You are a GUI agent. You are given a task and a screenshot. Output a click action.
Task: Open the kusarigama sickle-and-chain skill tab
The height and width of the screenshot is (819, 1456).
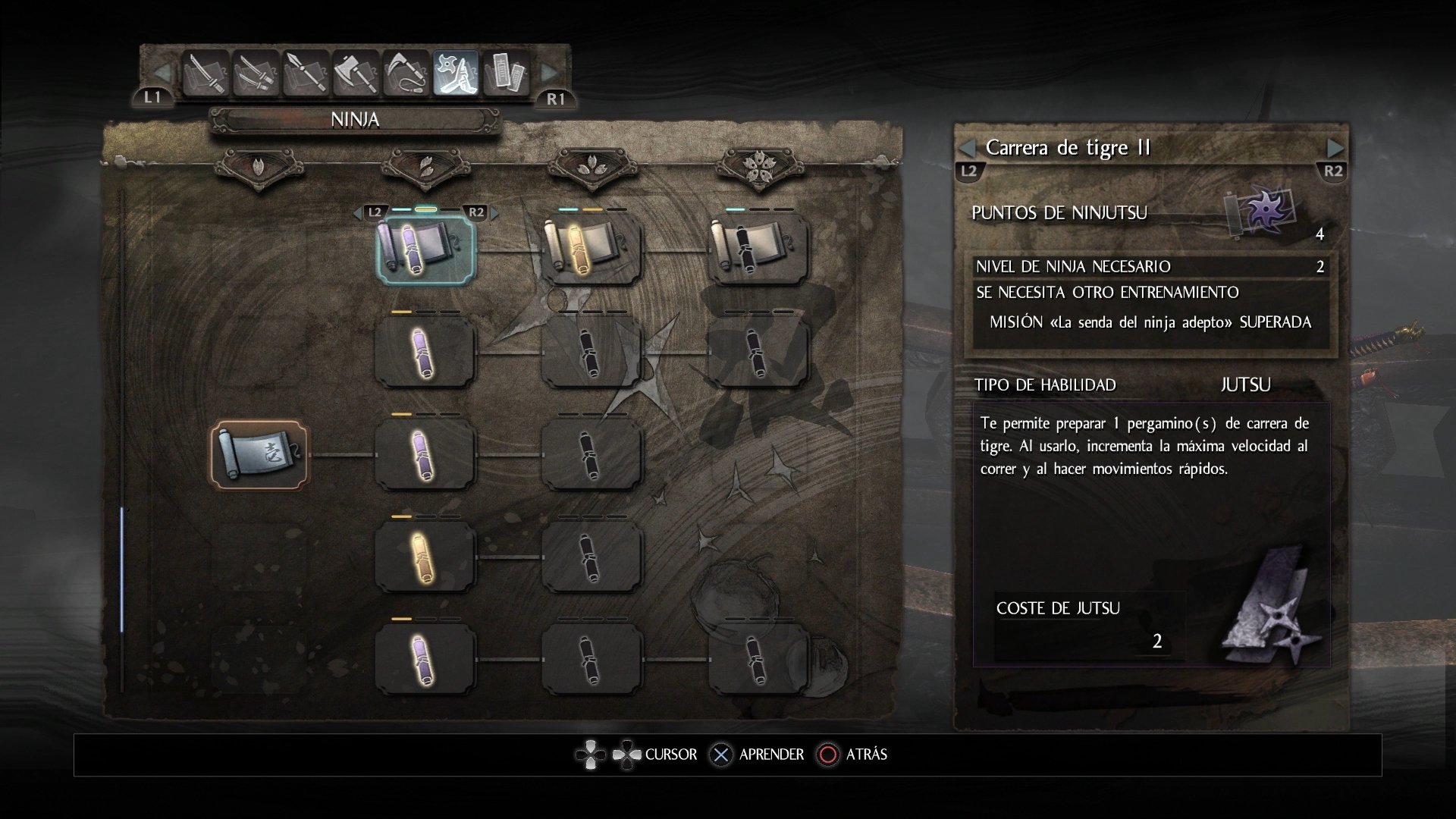[406, 74]
